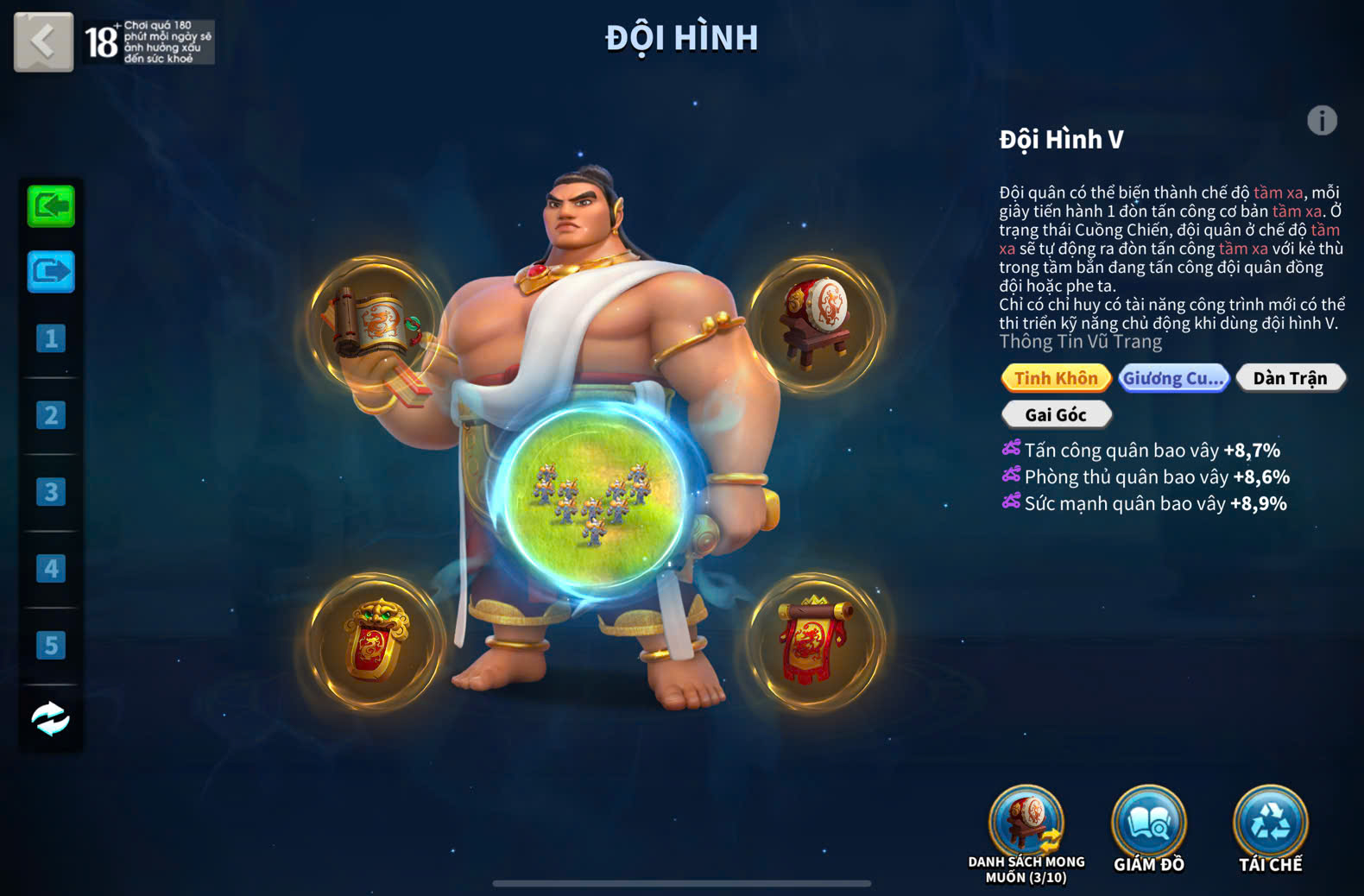Screen dimensions: 1364x896
Task: Select the war drum armament slot
Action: tap(816, 324)
